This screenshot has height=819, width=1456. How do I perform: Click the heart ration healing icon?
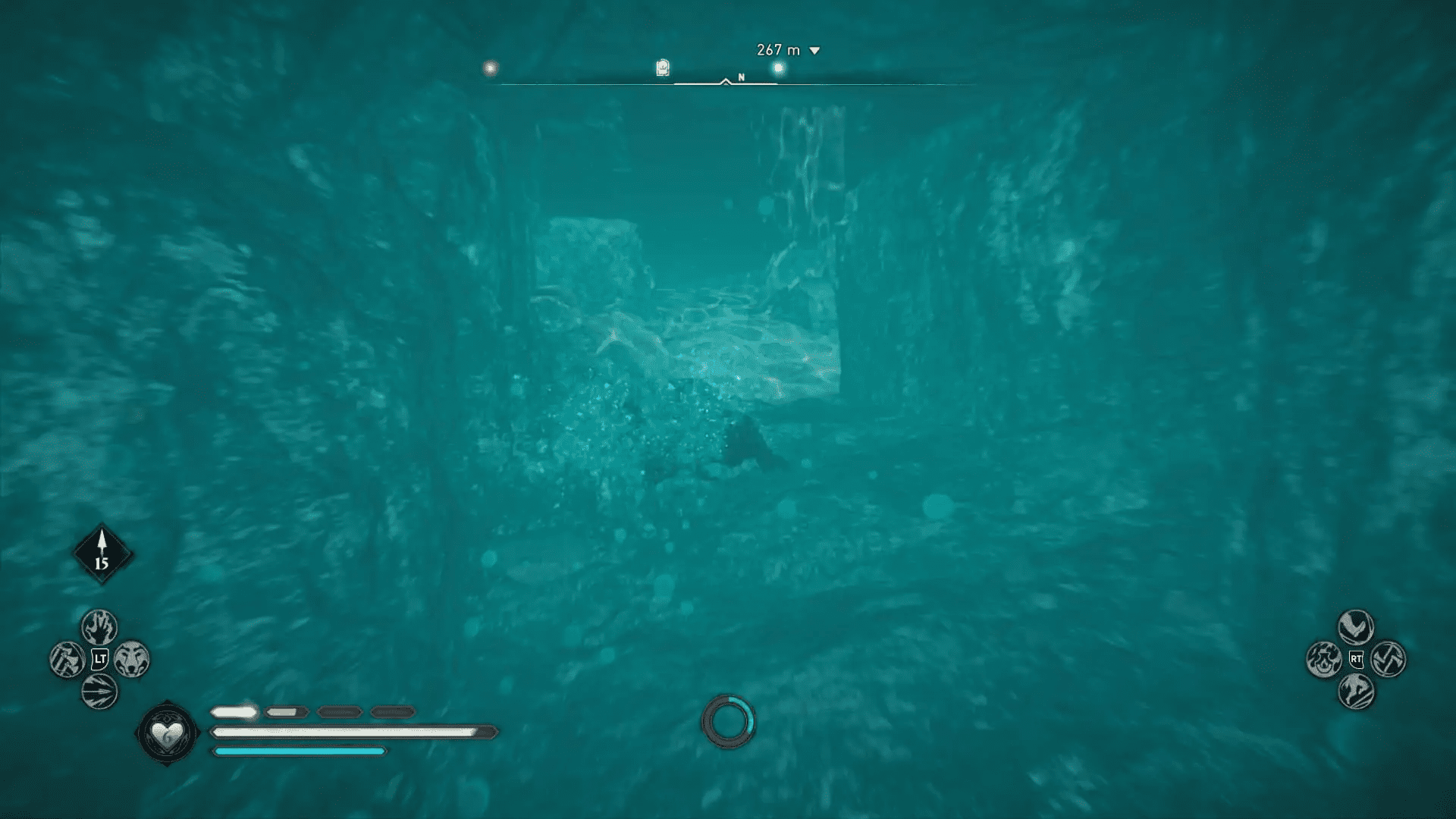[x=167, y=733]
